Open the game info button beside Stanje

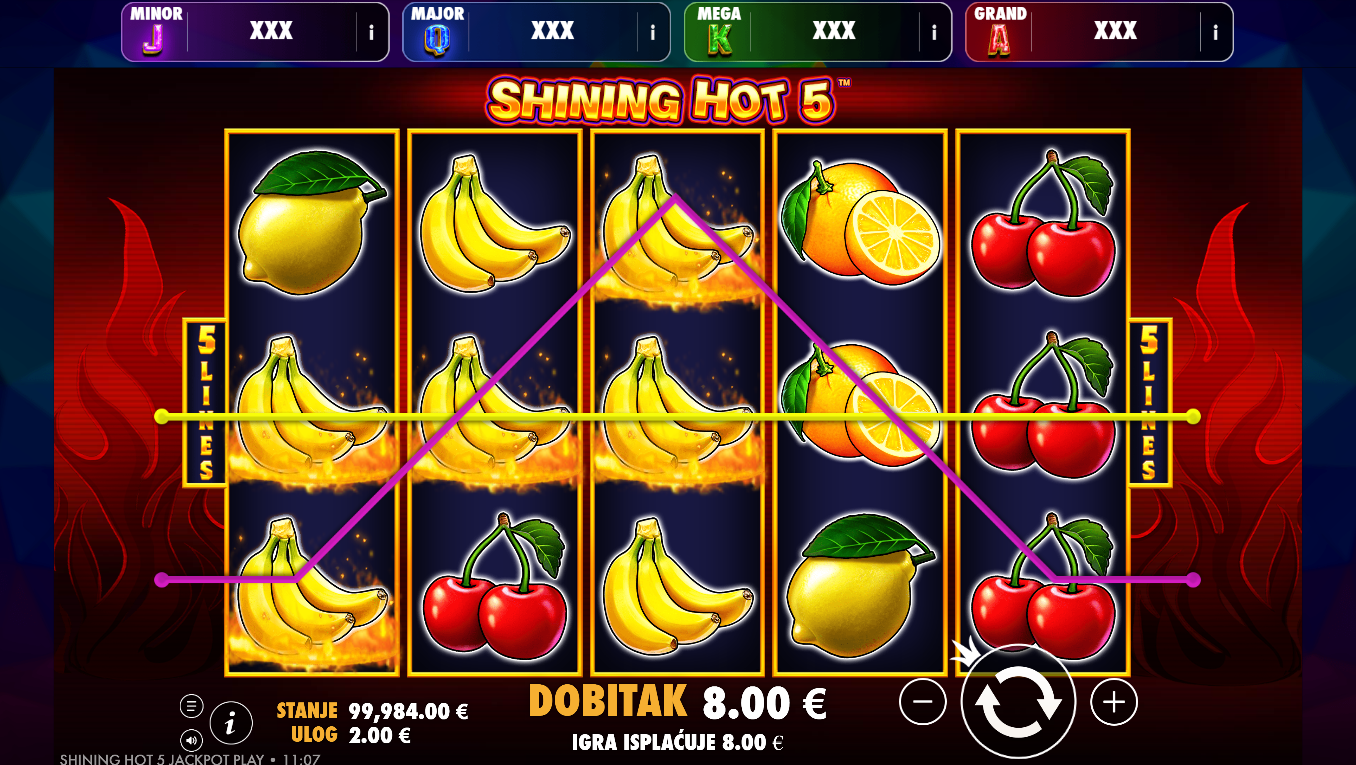[231, 721]
